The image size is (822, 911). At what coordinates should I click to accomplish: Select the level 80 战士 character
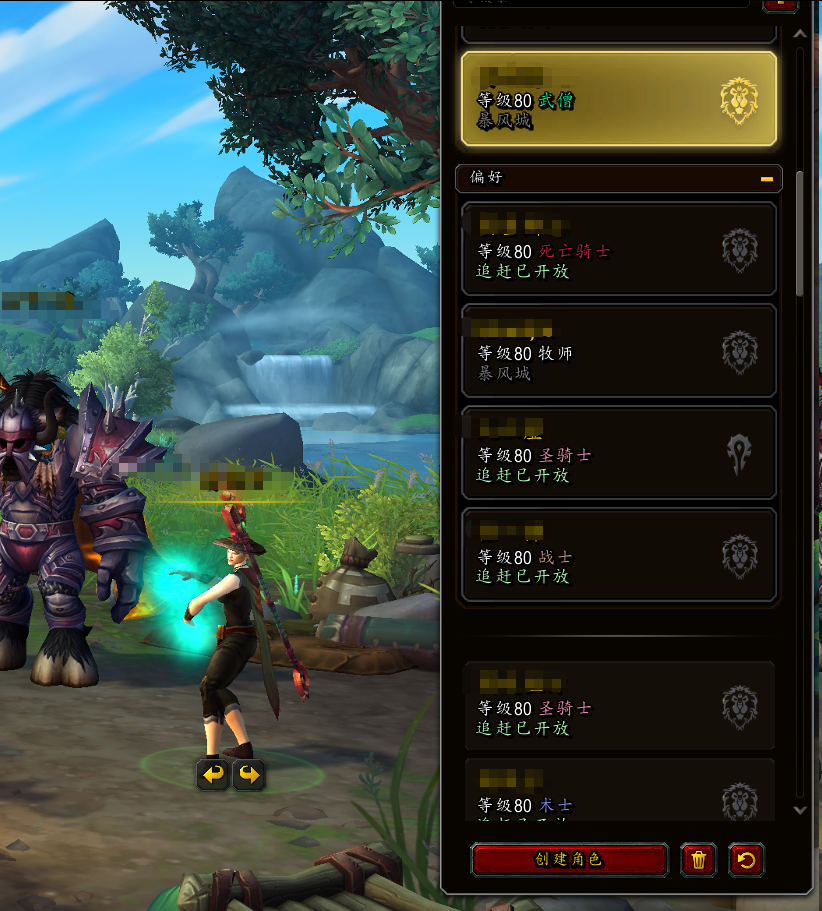click(618, 555)
